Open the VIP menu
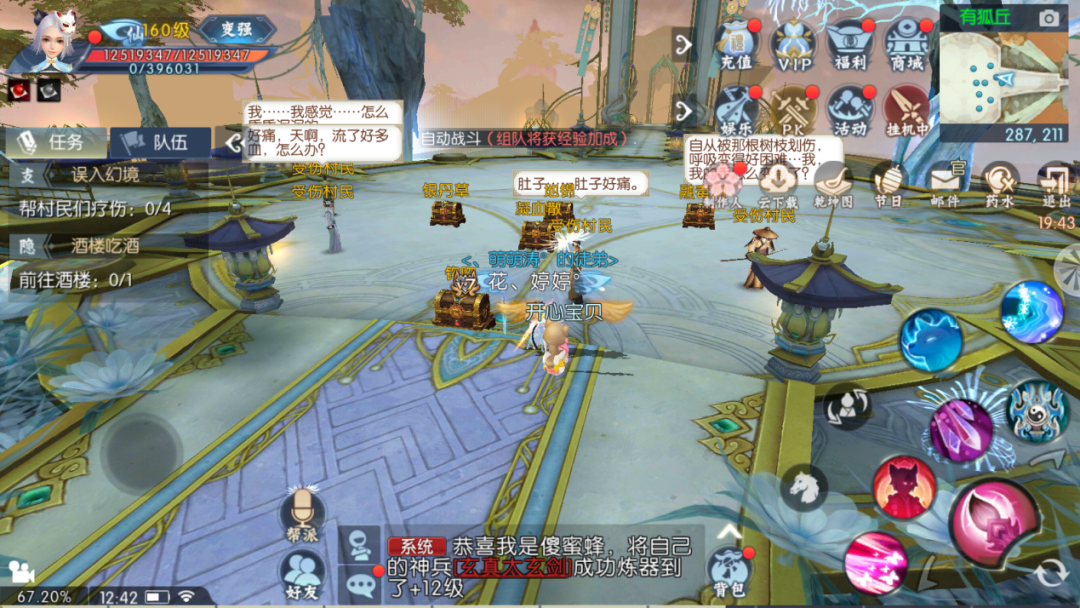 click(792, 45)
